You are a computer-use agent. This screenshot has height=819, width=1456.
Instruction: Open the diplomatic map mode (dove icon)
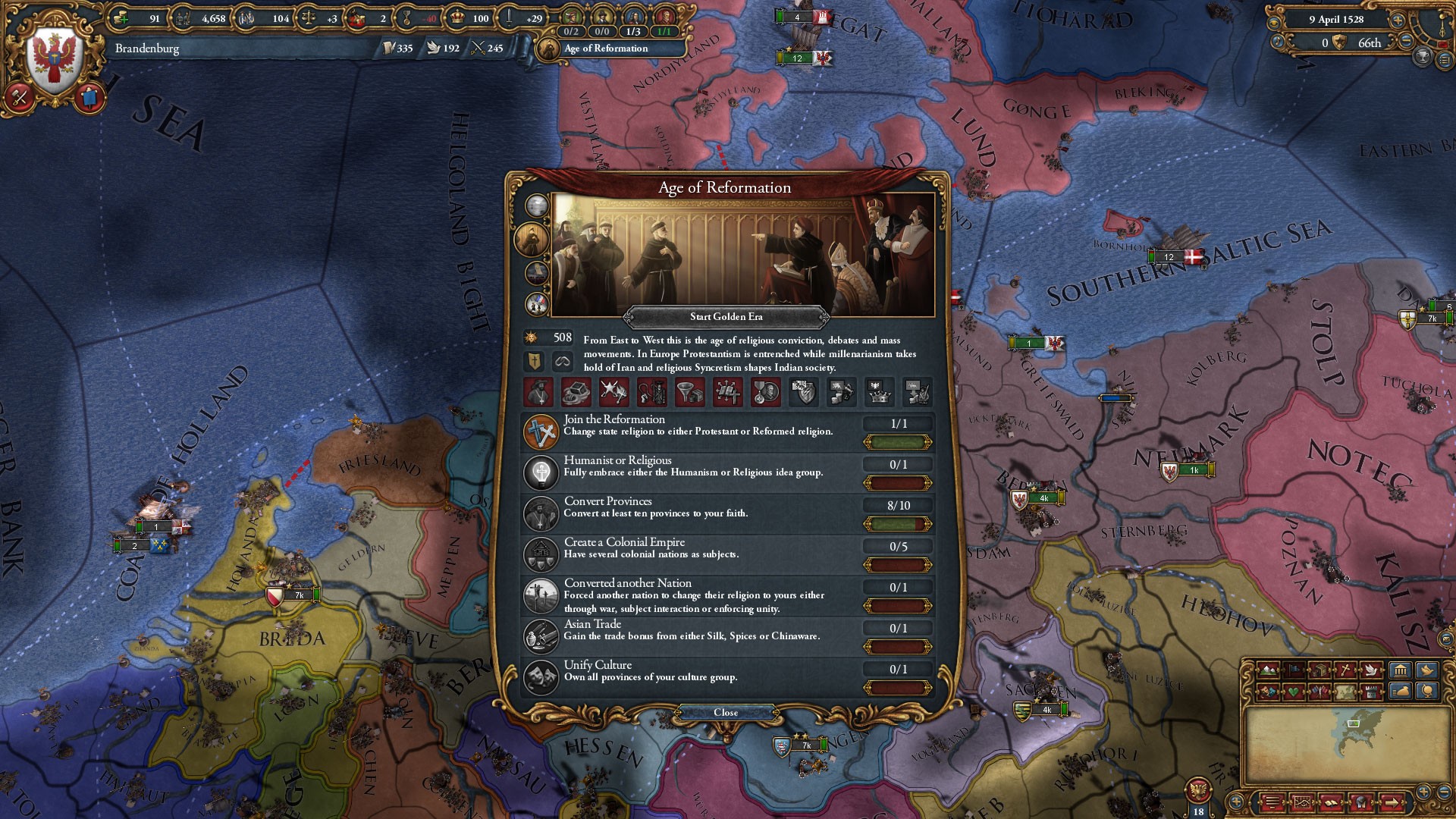pyautogui.click(x=1371, y=670)
